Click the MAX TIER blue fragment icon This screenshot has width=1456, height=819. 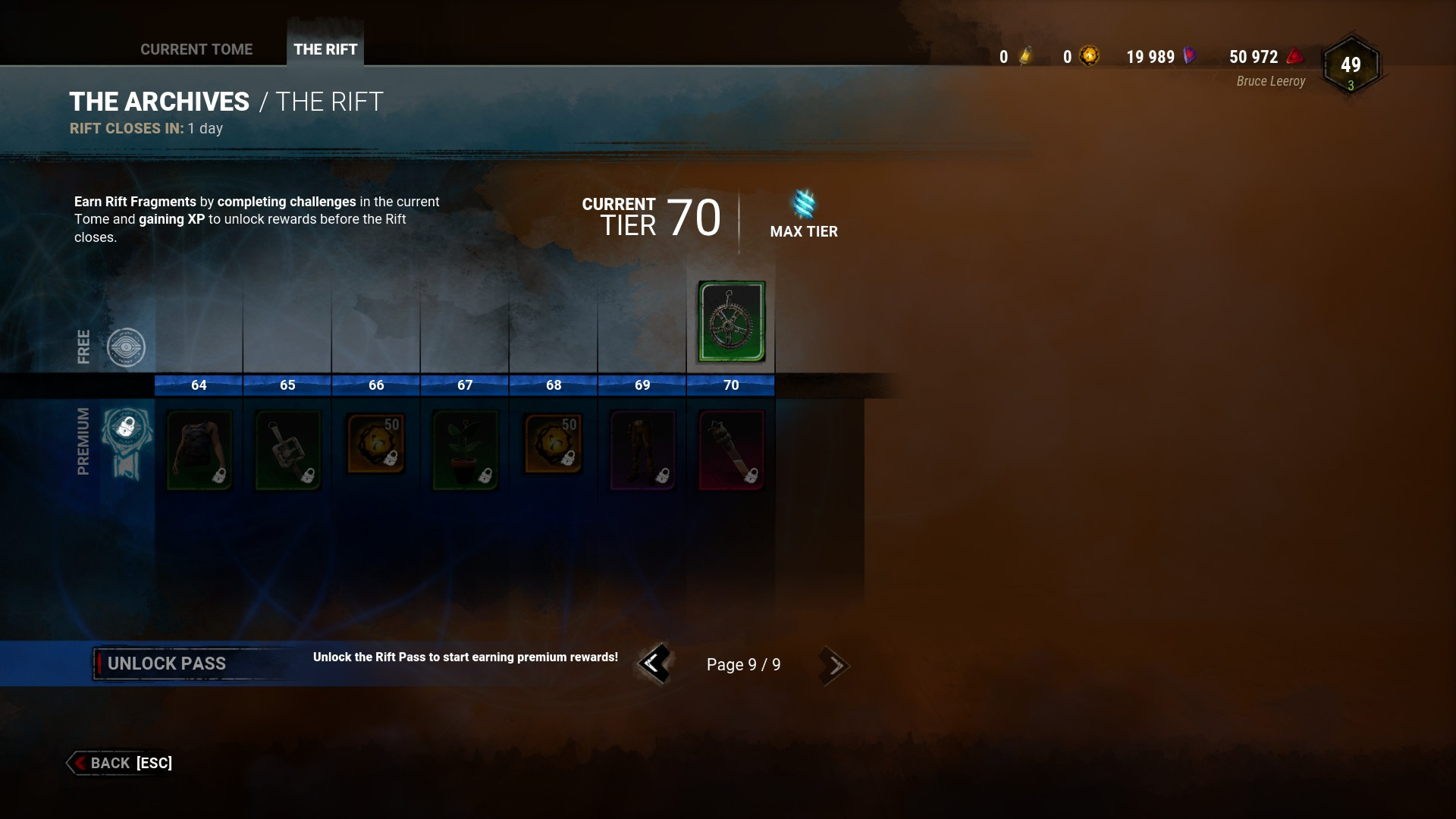(x=802, y=206)
